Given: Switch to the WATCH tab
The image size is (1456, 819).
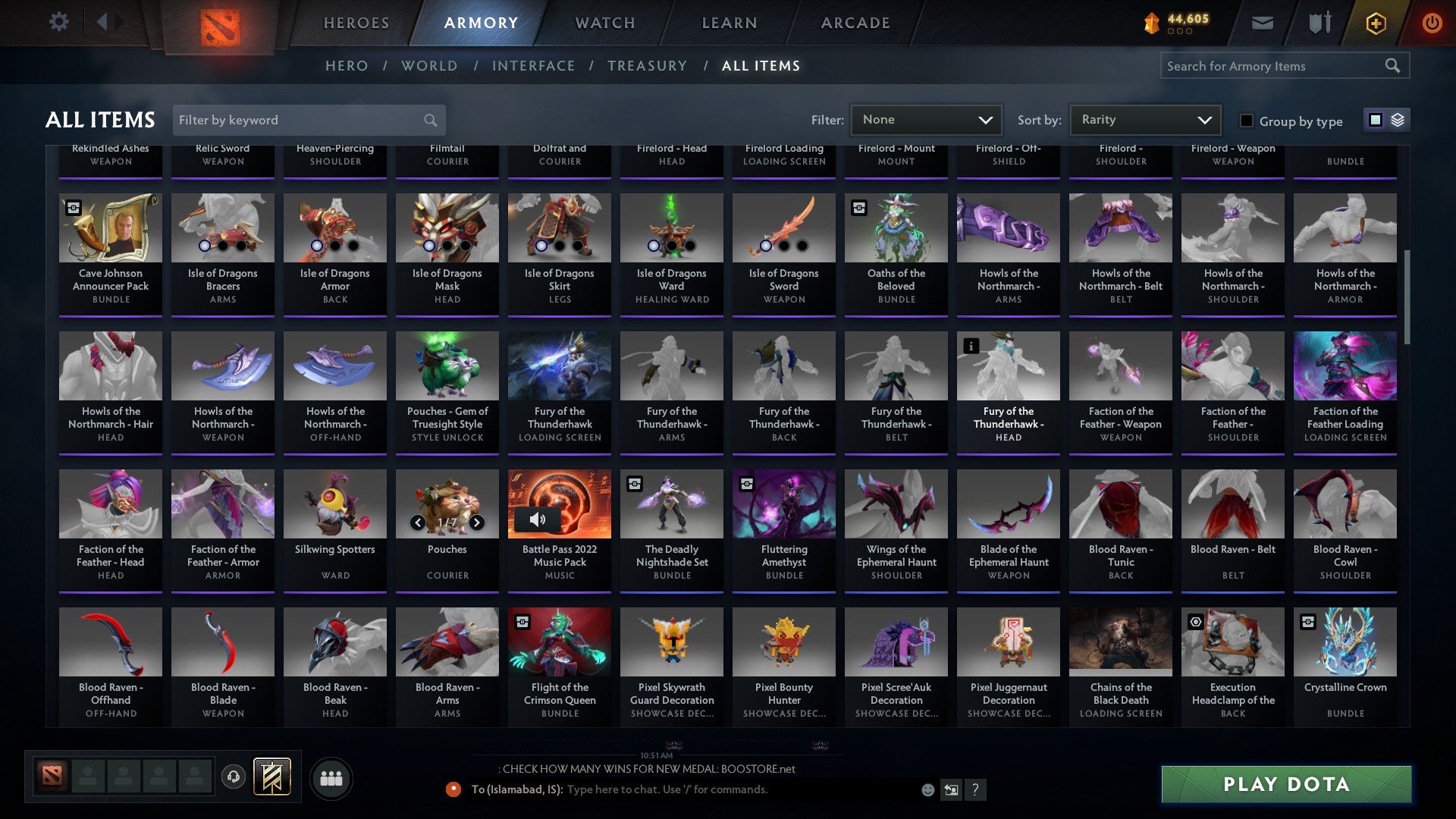Looking at the screenshot, I should [604, 23].
